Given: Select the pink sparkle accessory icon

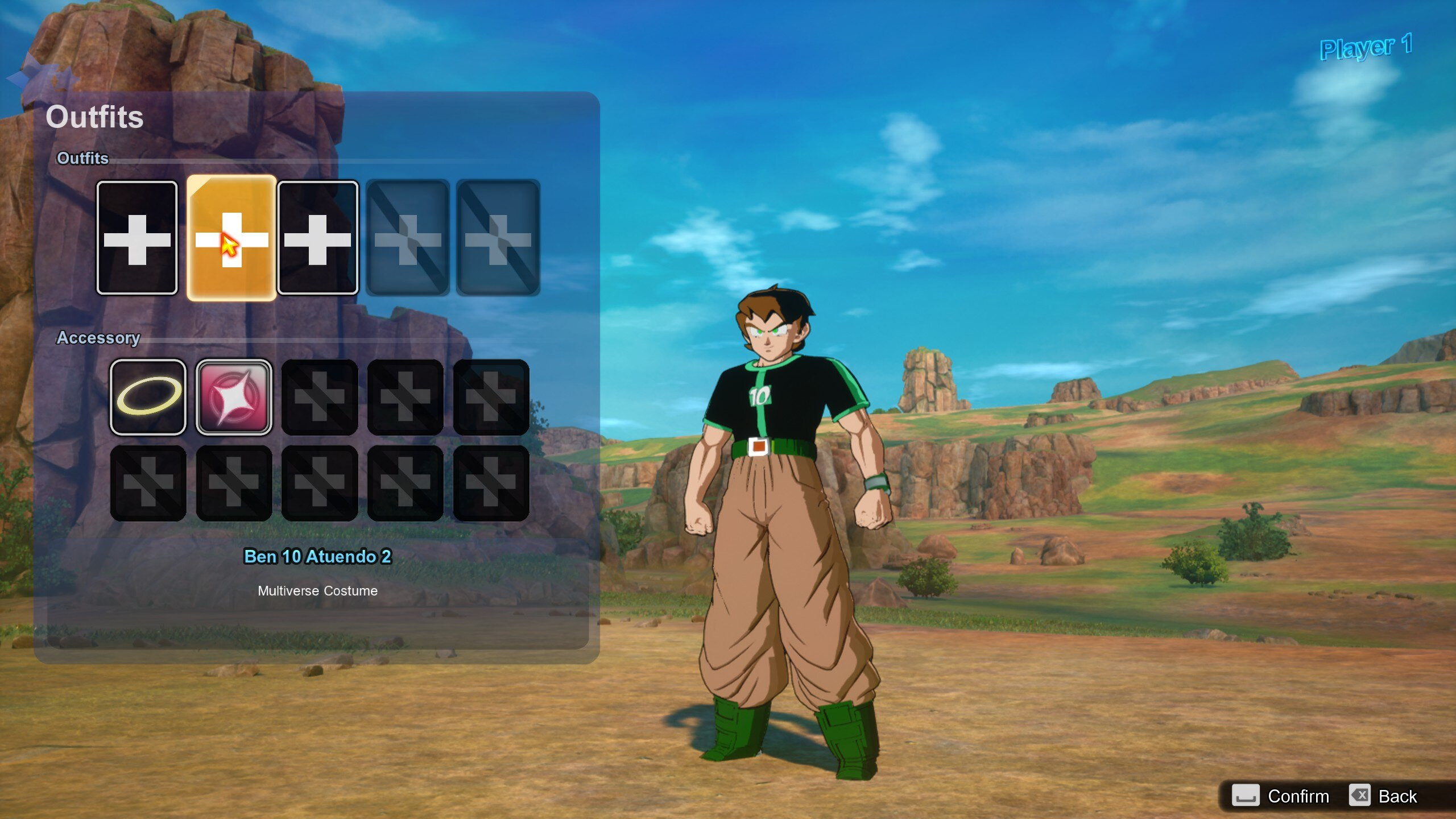Looking at the screenshot, I should click(x=233, y=397).
